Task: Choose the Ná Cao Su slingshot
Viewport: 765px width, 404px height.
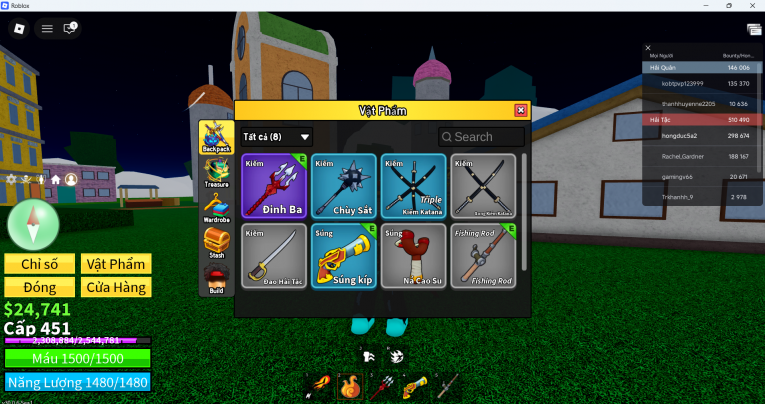Action: 413,256
